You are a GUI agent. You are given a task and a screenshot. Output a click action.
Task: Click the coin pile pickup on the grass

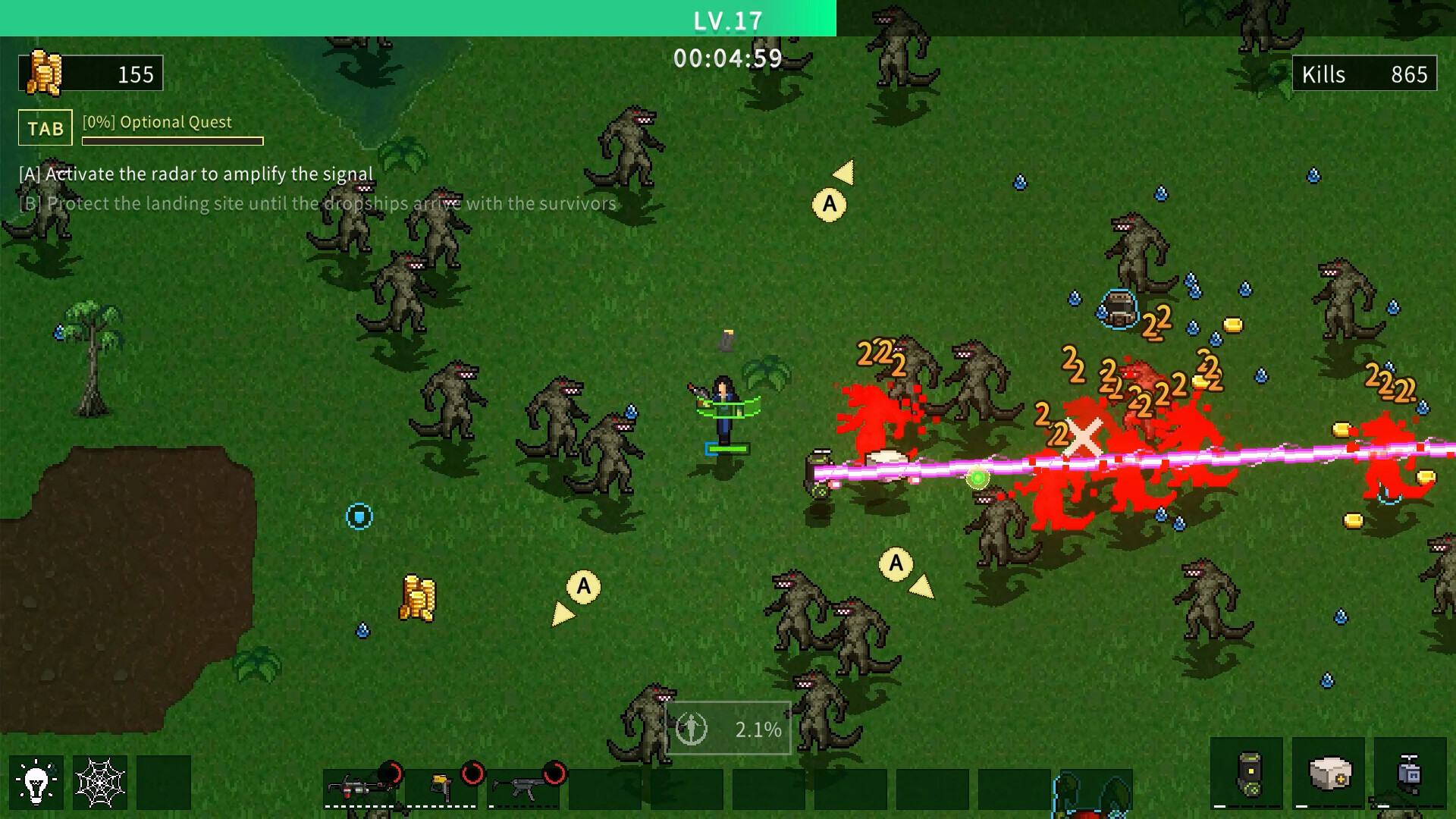tap(418, 599)
